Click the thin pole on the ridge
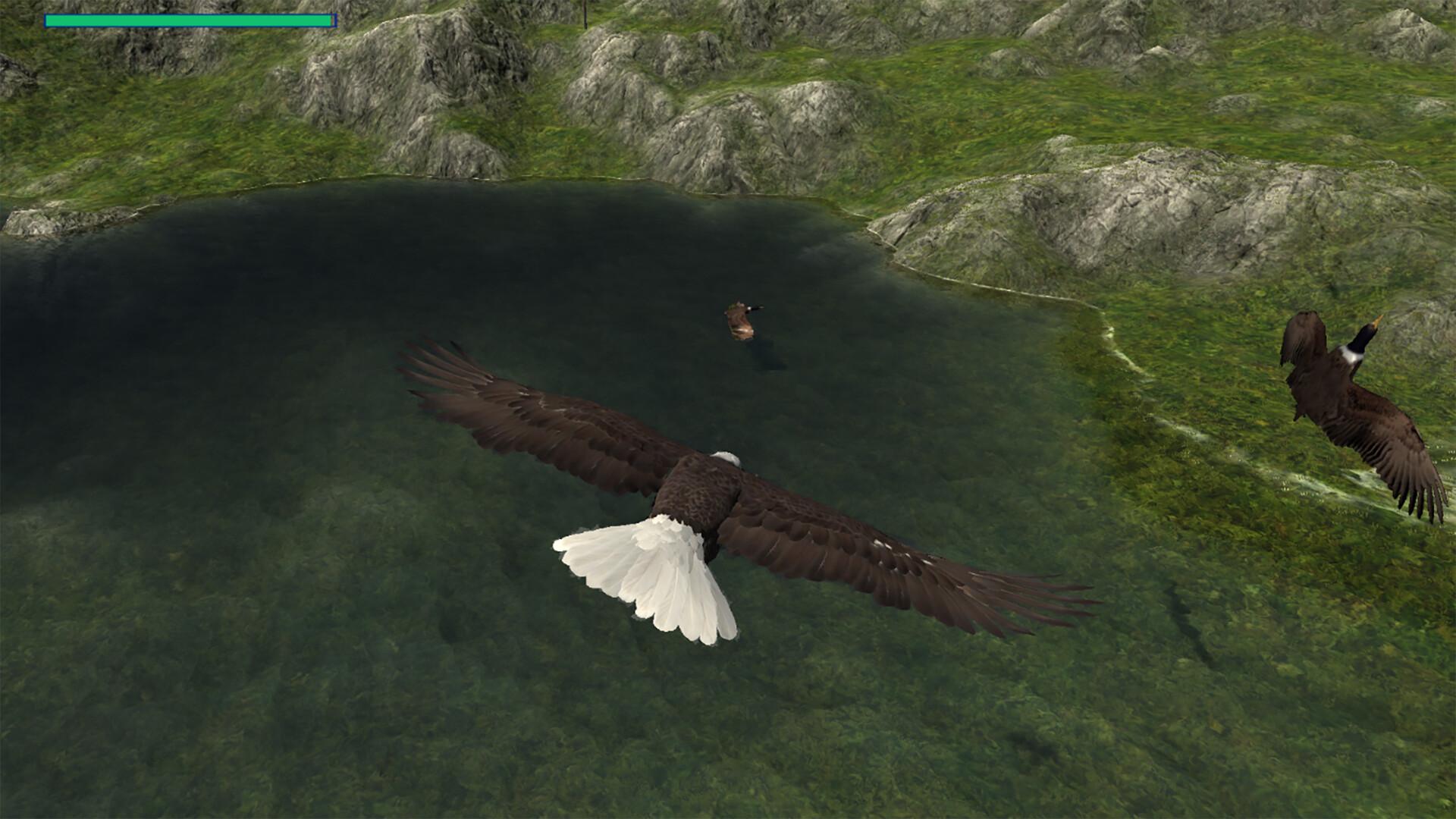Viewport: 1456px width, 819px height. 585,11
